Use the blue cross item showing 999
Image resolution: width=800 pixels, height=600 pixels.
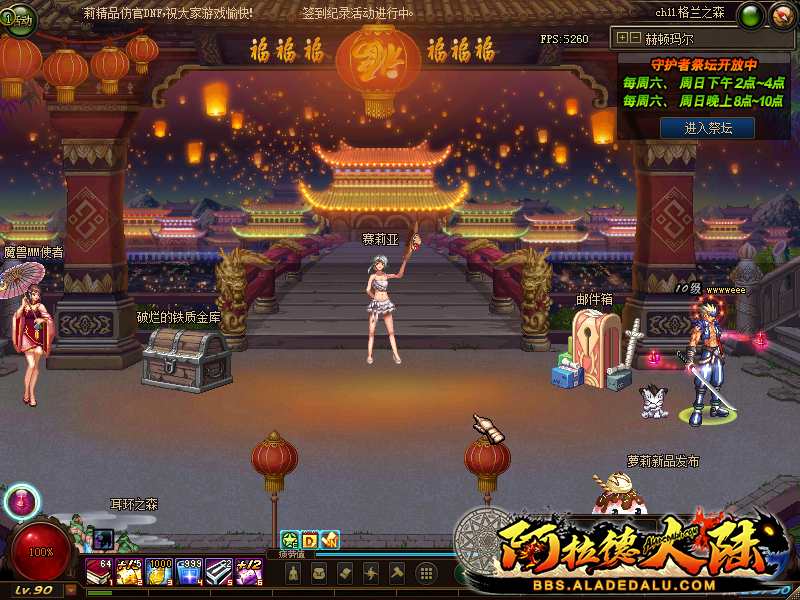(189, 572)
